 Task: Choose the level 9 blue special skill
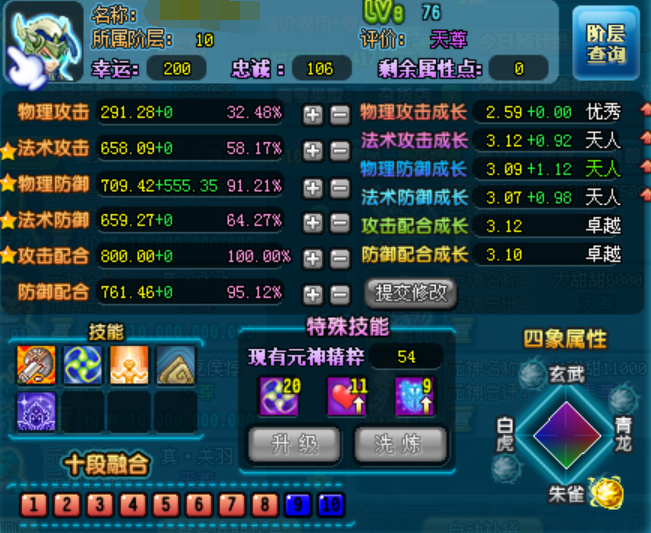[x=412, y=395]
